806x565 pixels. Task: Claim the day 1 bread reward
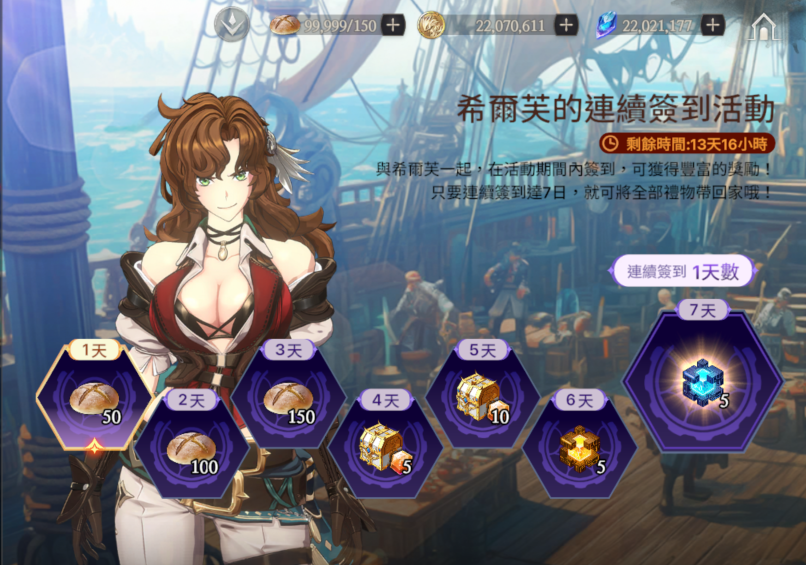pos(94,402)
